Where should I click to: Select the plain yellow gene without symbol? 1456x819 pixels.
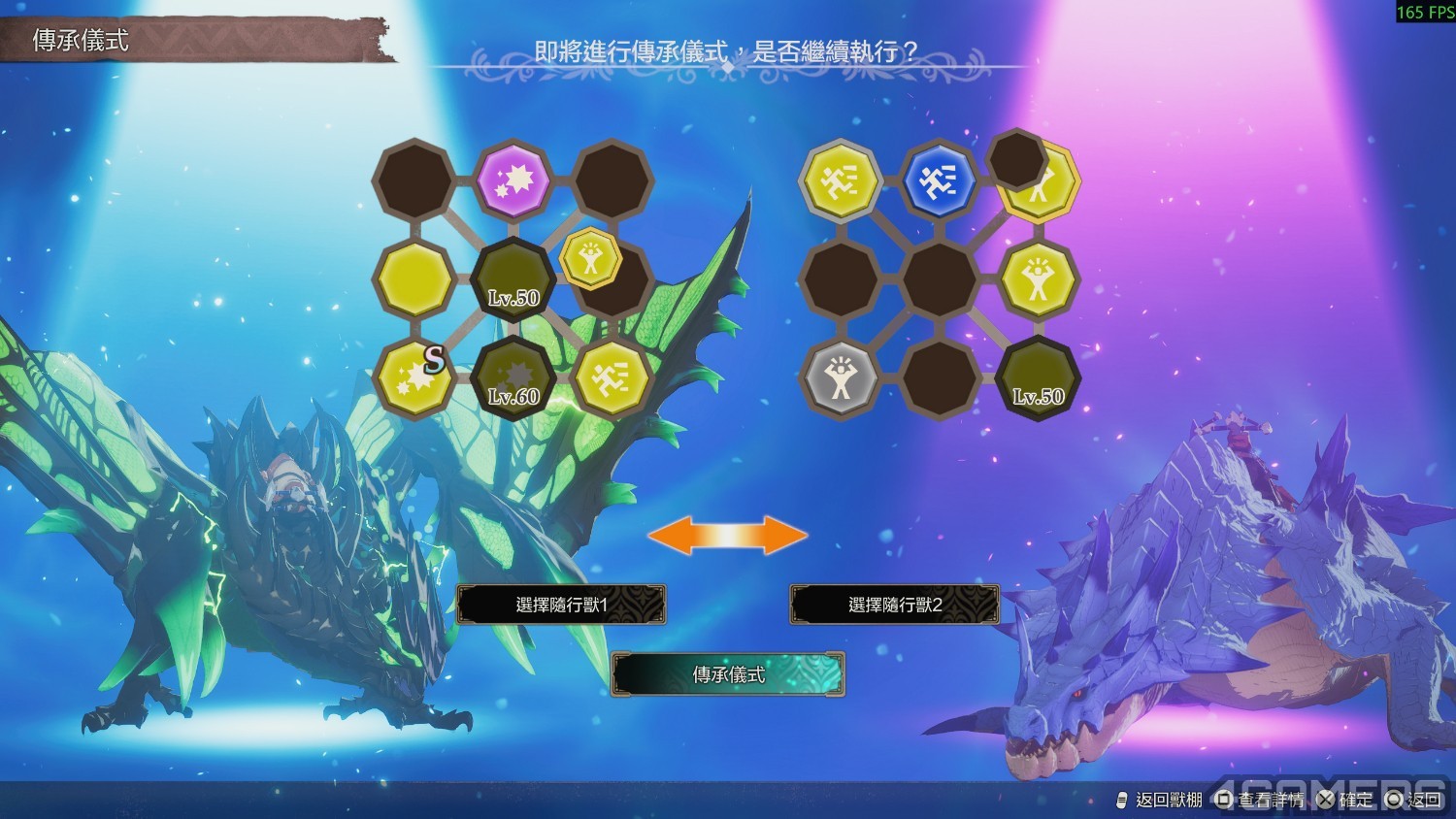click(414, 279)
